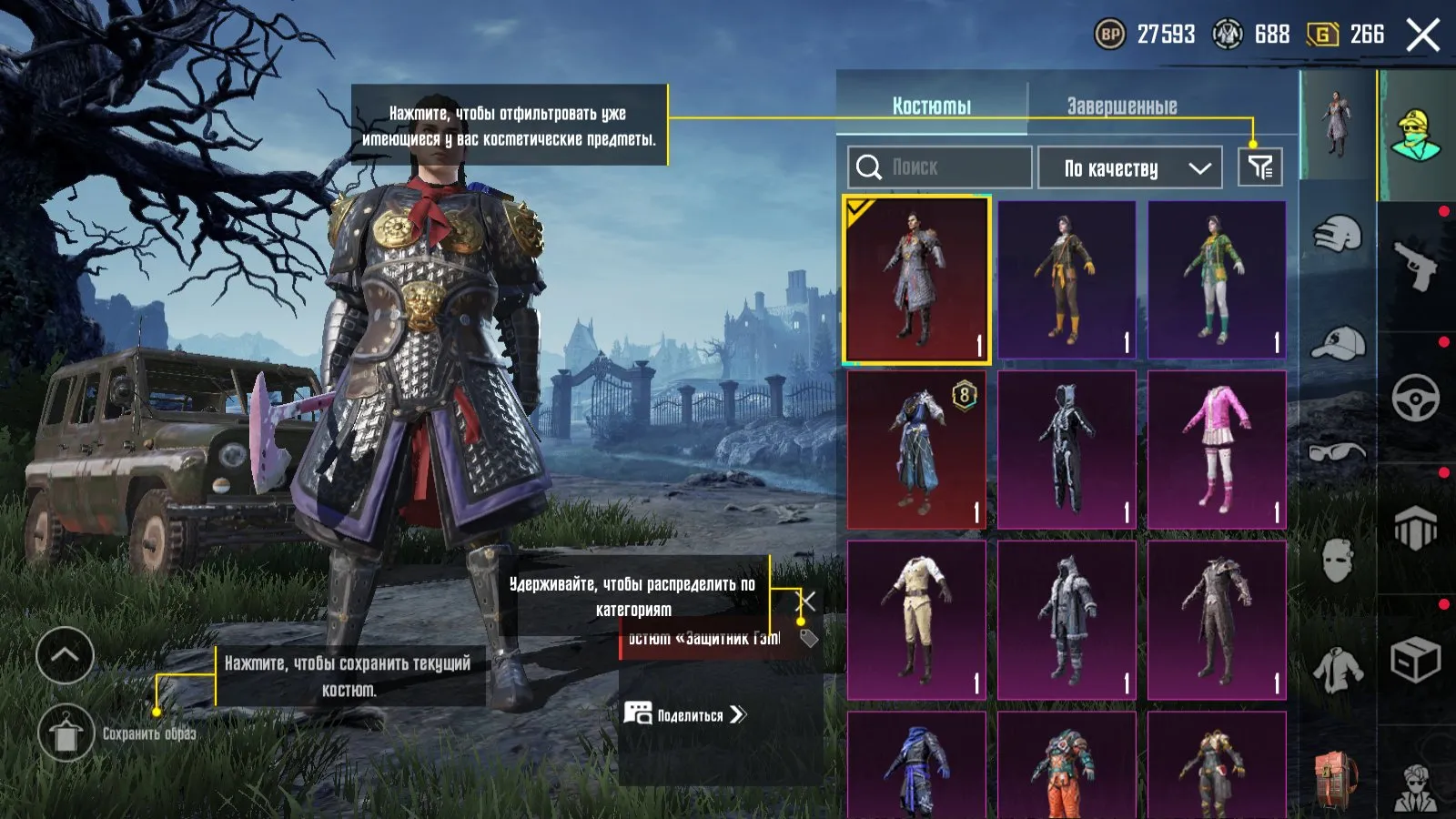Pick the black skeleton suit costume

1067,450
